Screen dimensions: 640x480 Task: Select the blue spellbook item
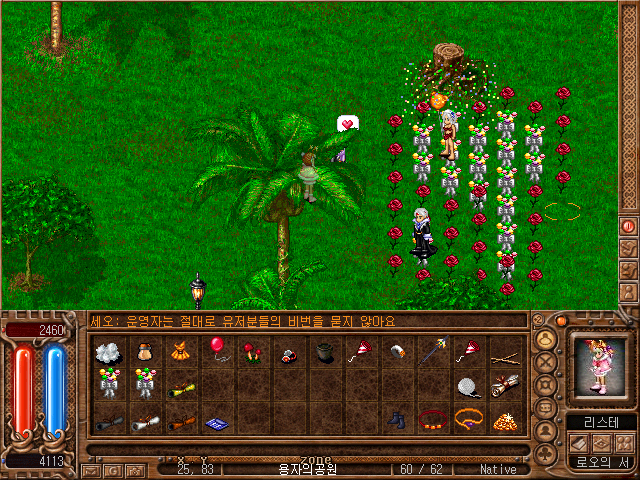(216, 423)
